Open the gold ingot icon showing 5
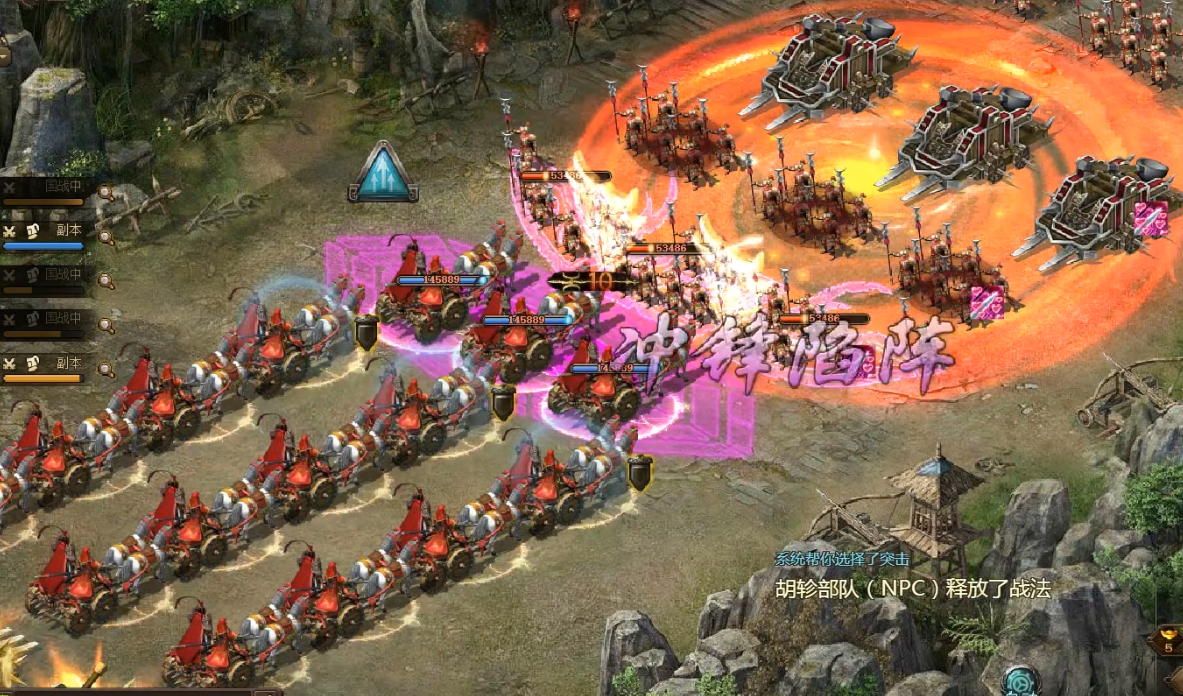Image resolution: width=1183 pixels, height=696 pixels. tap(1167, 639)
